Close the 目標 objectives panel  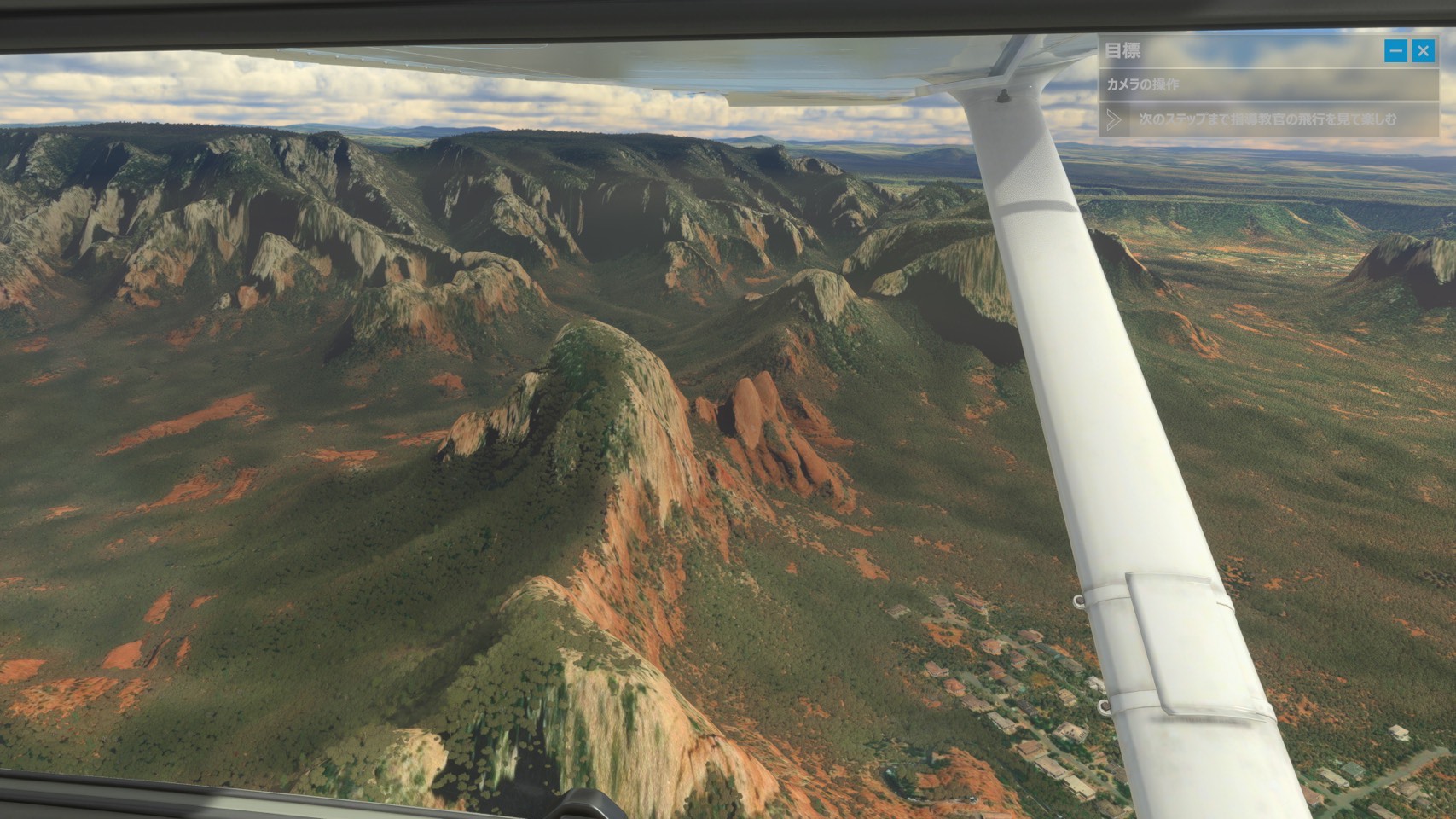pyautogui.click(x=1423, y=51)
